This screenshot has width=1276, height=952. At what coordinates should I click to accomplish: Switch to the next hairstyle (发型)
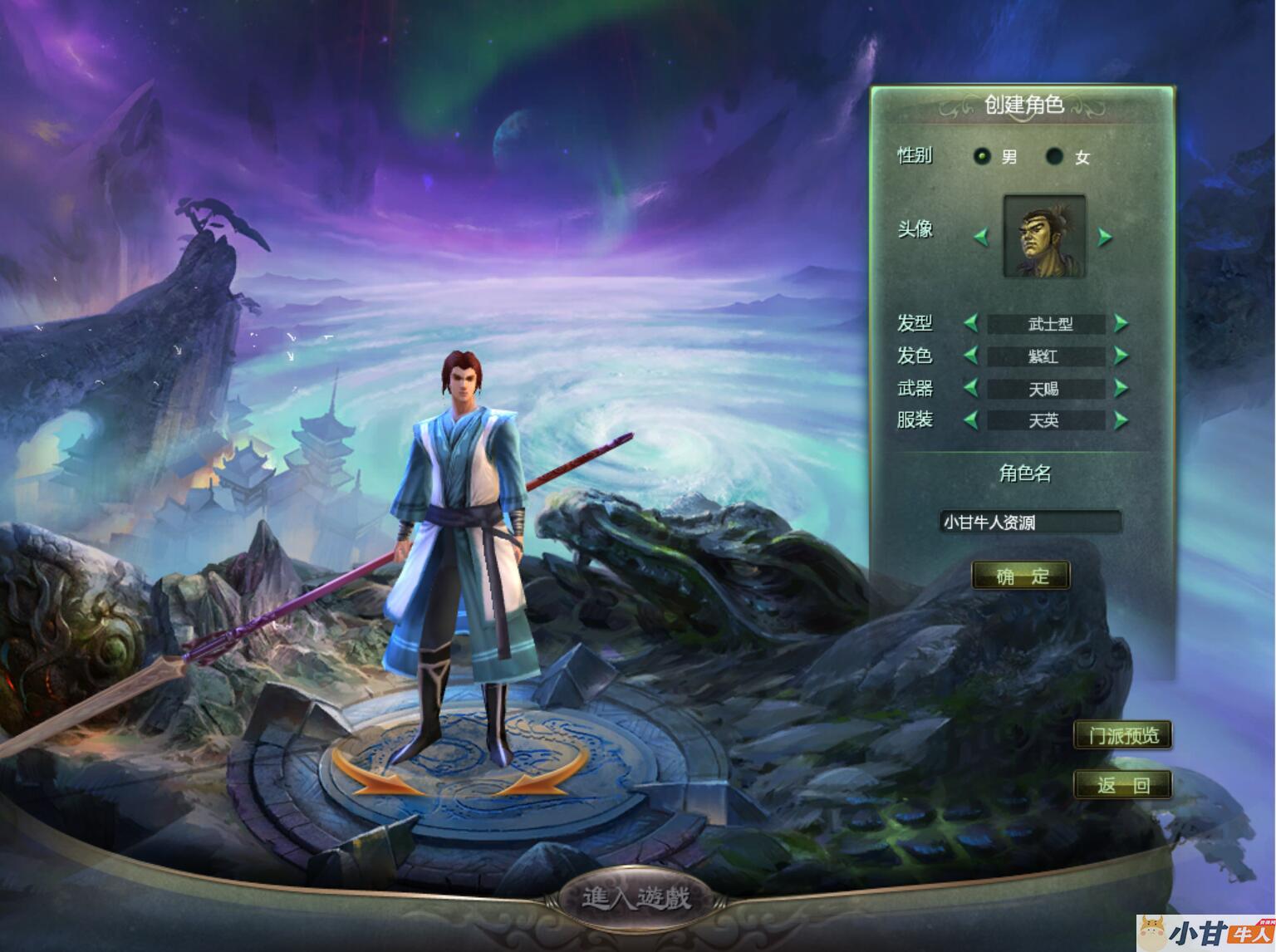1121,323
